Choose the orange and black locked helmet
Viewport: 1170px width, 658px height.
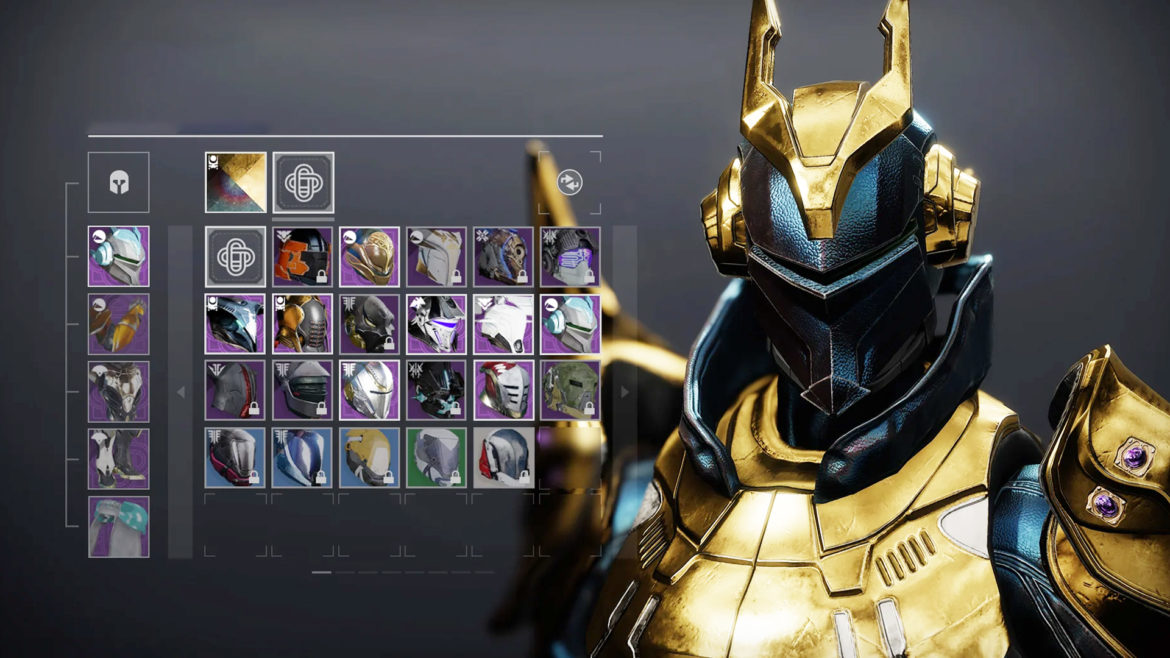click(x=303, y=257)
